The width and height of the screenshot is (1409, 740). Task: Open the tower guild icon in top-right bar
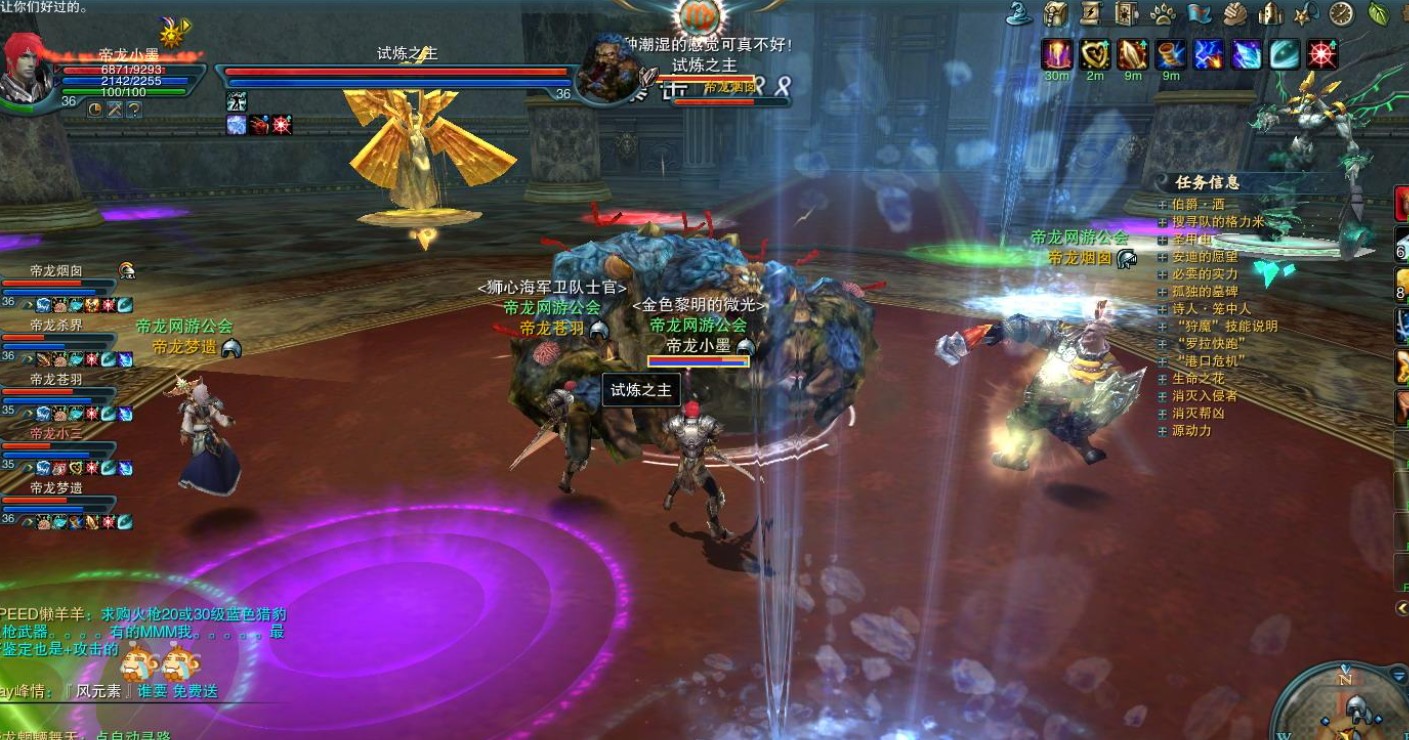[x=1272, y=14]
